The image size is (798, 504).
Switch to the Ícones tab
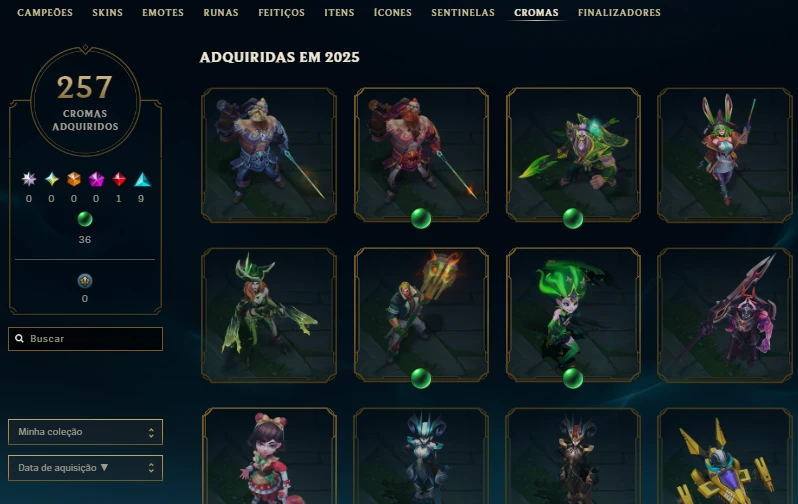(x=392, y=13)
